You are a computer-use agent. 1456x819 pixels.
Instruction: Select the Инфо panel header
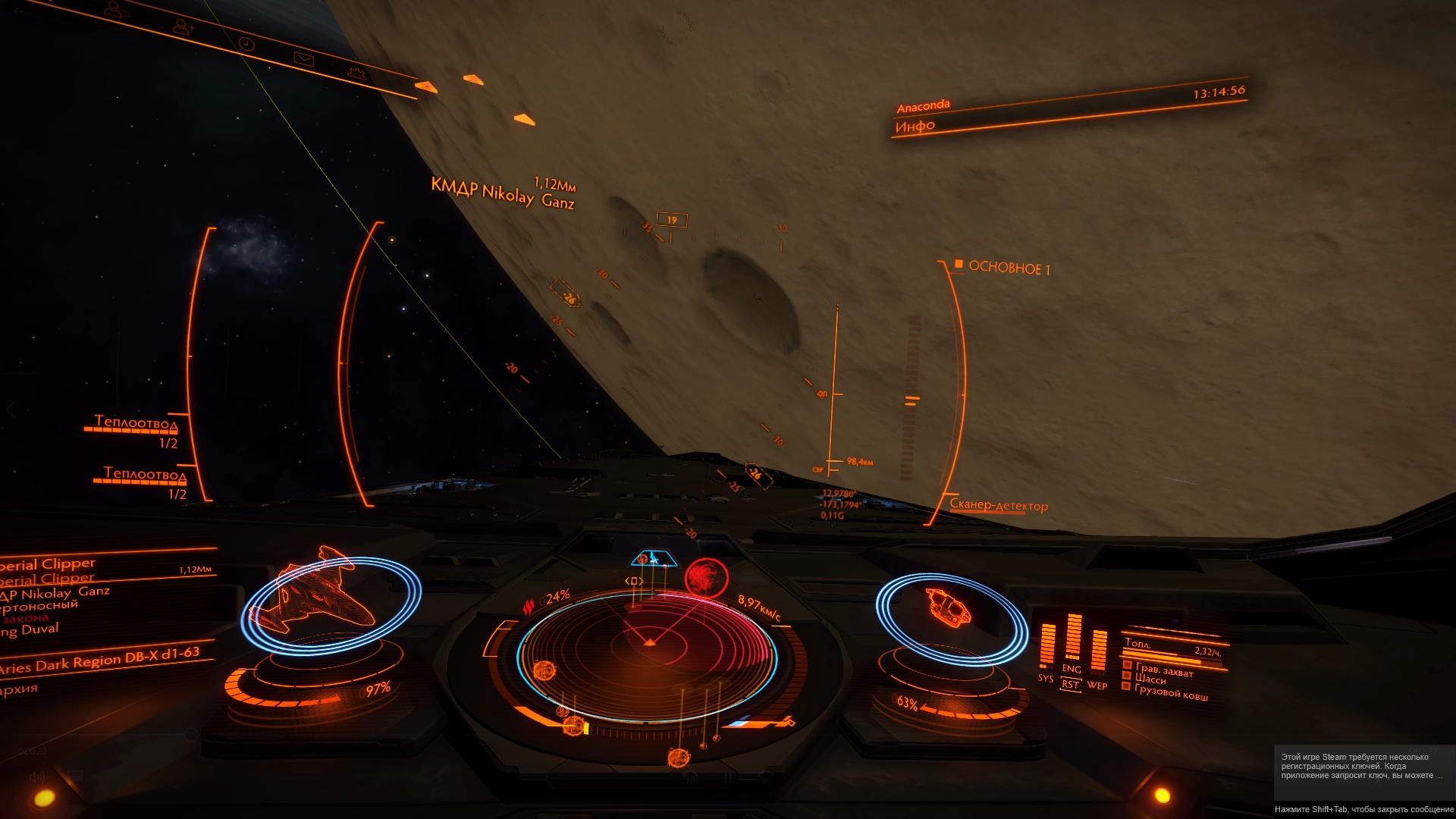915,127
